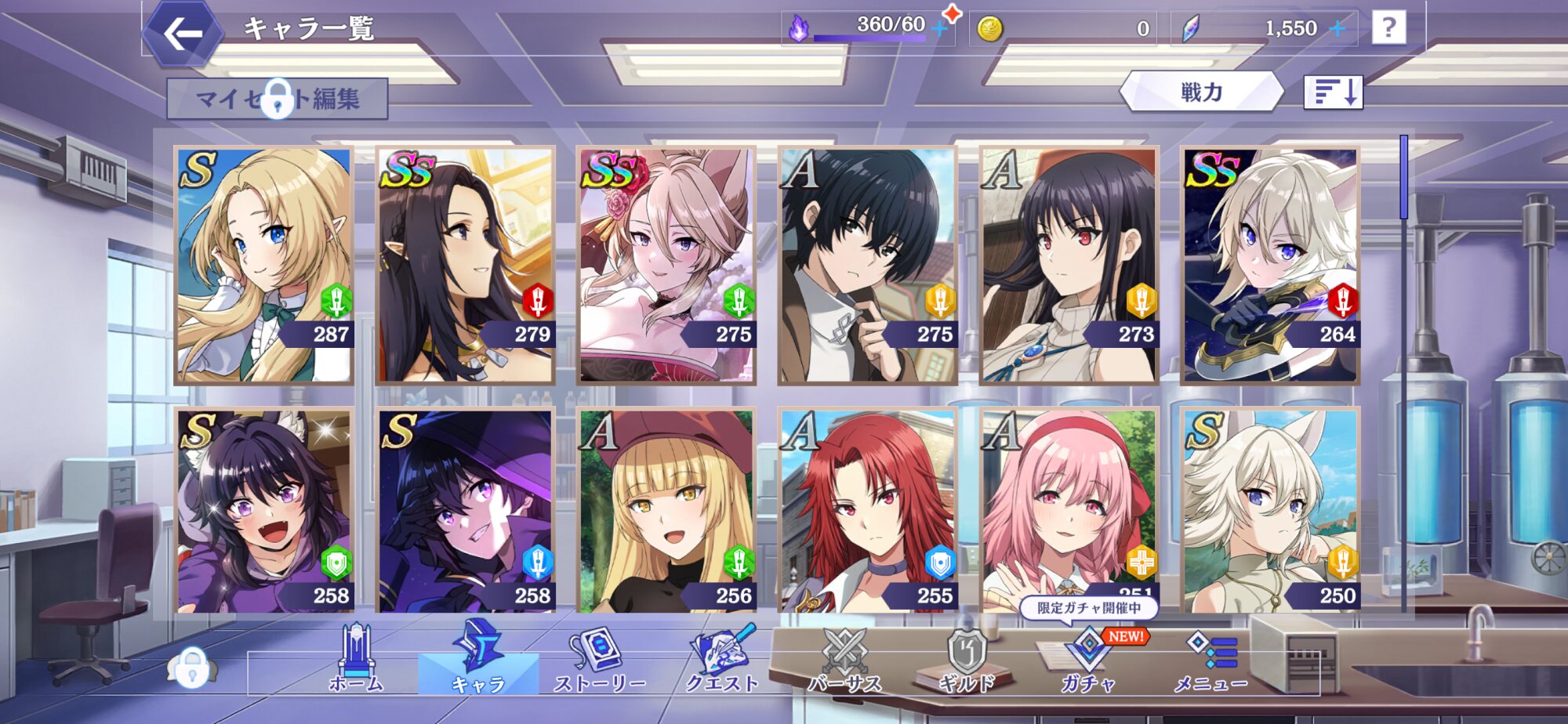The width and height of the screenshot is (1568, 724).
Task: Open the メニュー from the navigation bar
Action: tap(1211, 660)
